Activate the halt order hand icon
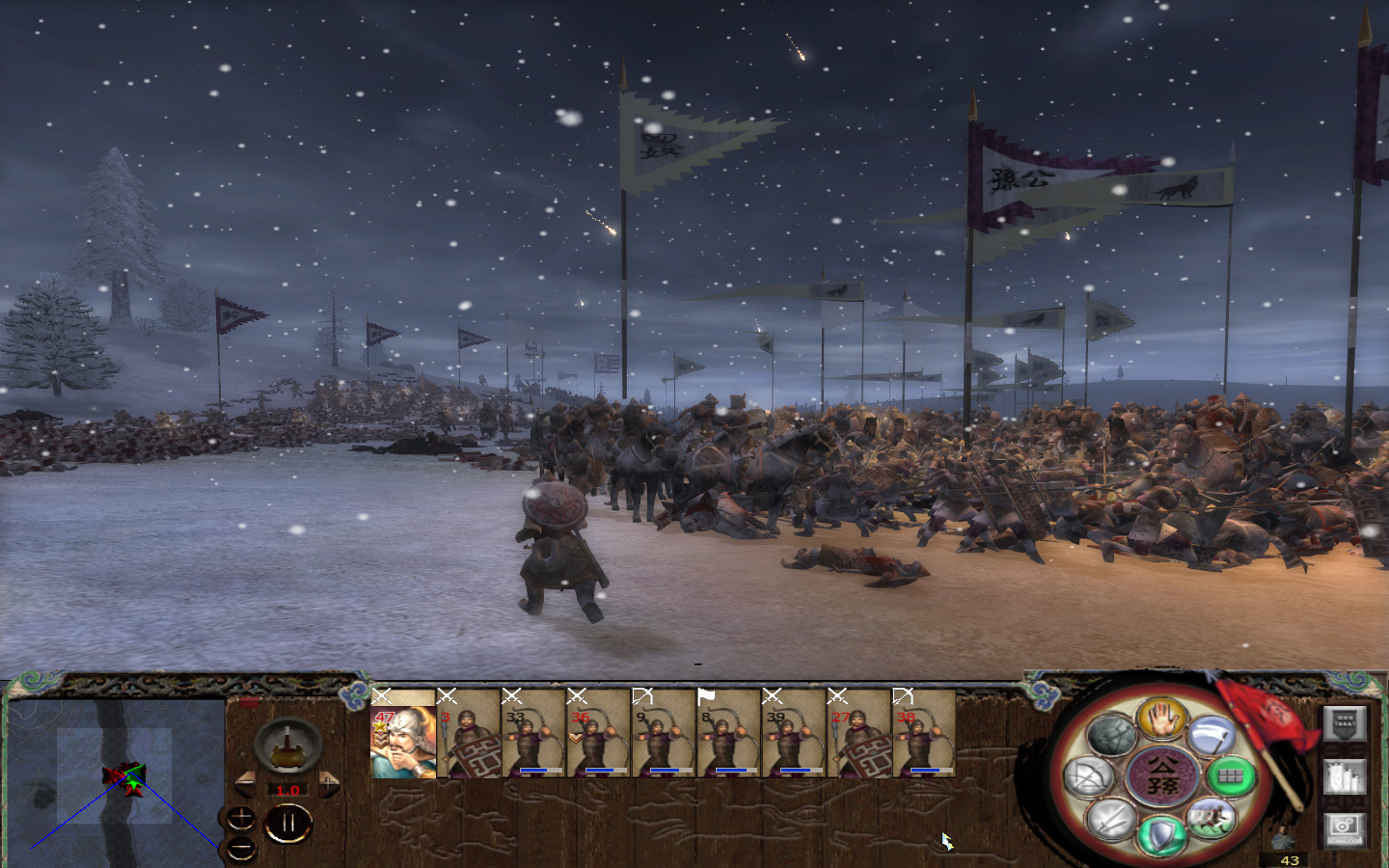This screenshot has width=1389, height=868. pos(1162,718)
